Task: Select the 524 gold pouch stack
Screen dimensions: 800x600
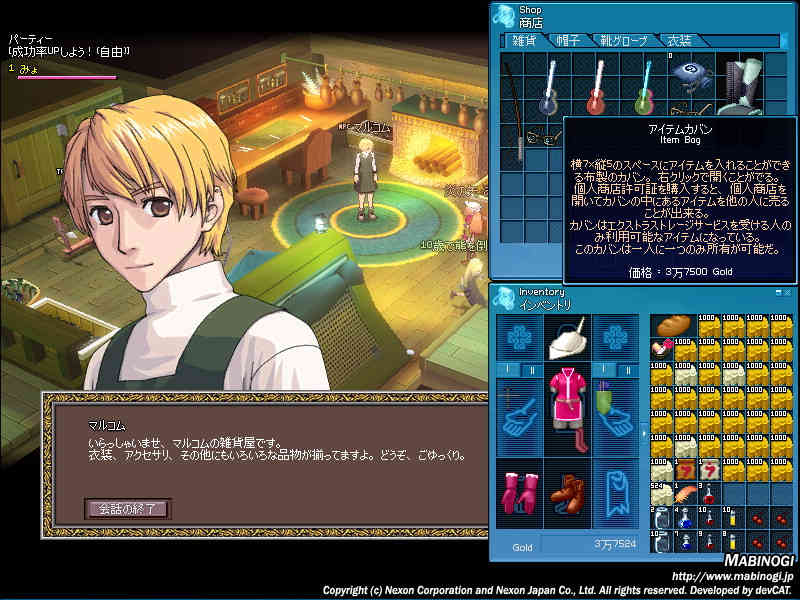Action: click(x=661, y=493)
